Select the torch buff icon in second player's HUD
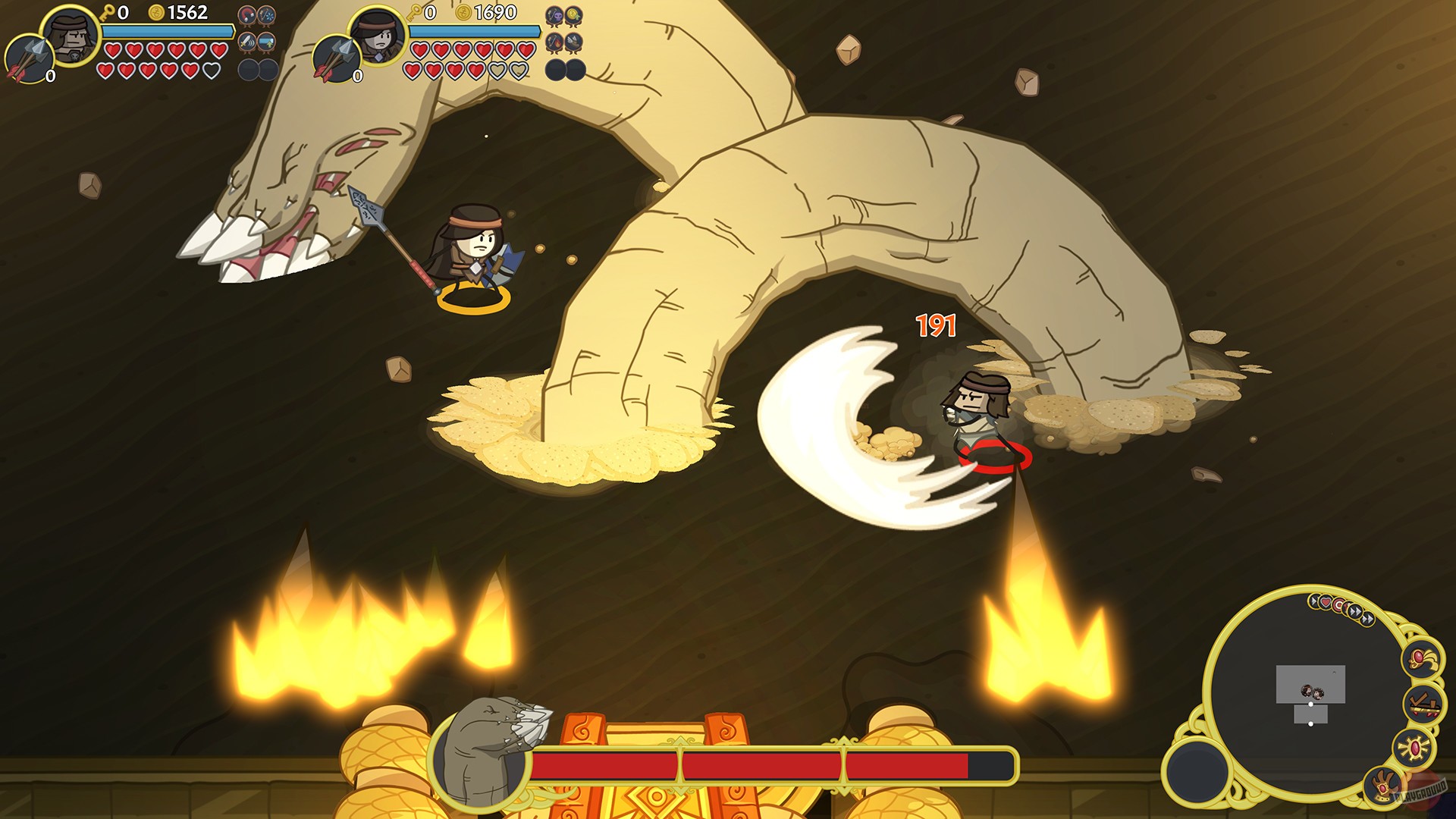The height and width of the screenshot is (819, 1456). pos(554,42)
